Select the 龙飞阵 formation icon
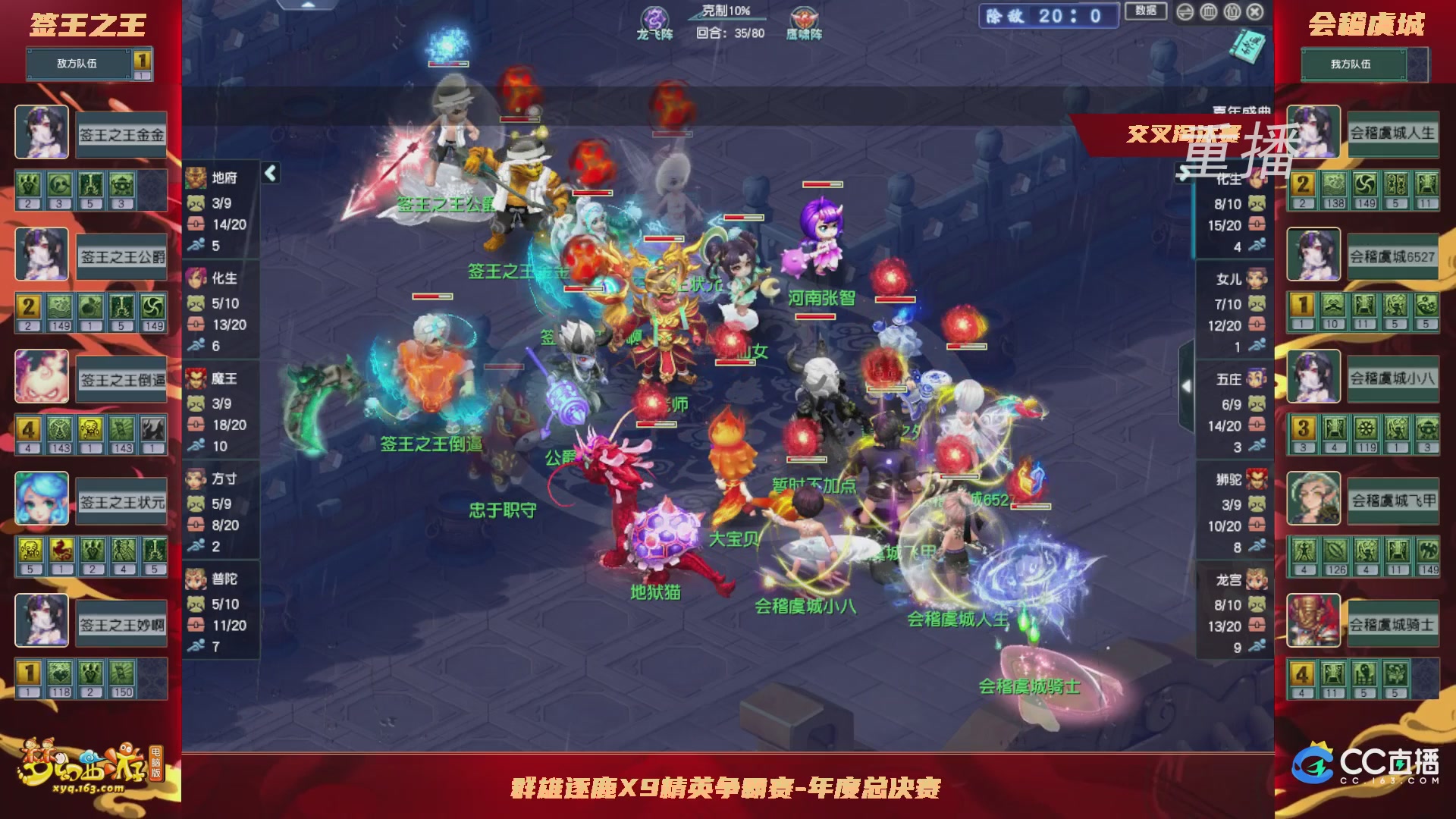 pyautogui.click(x=654, y=17)
